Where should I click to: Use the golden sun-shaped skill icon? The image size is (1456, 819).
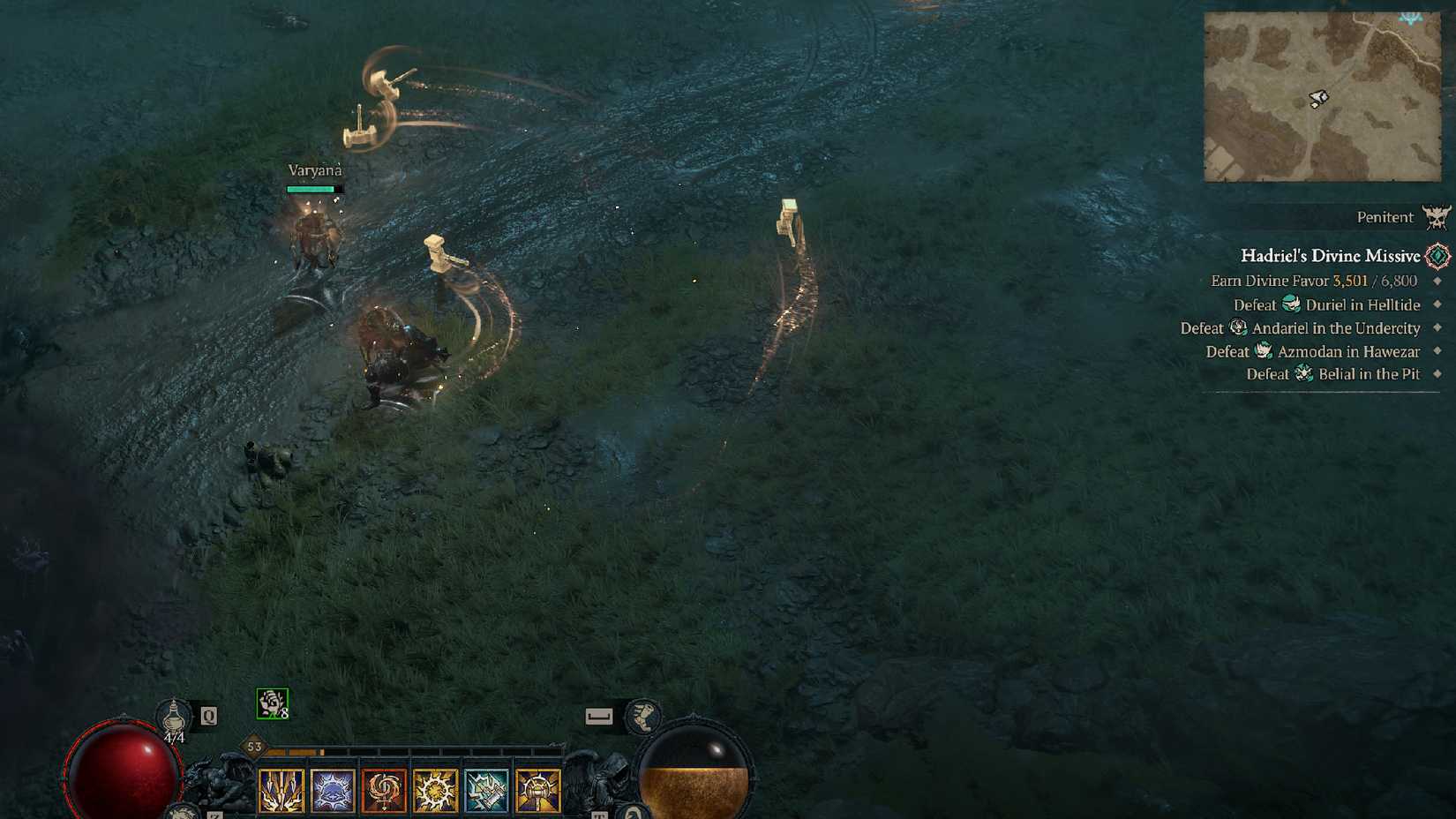(435, 789)
